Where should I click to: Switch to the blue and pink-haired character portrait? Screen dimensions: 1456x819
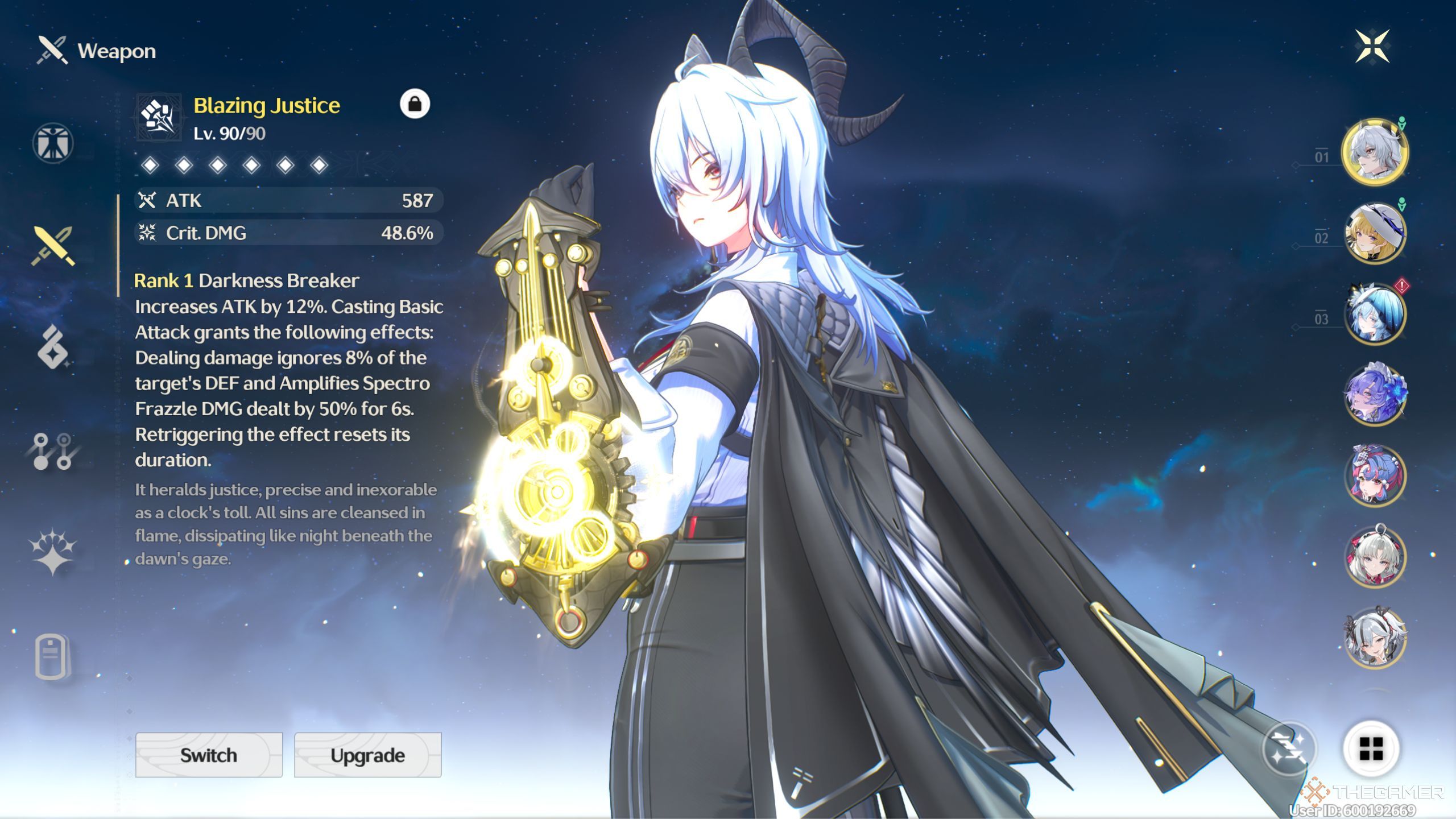pyautogui.click(x=1375, y=475)
